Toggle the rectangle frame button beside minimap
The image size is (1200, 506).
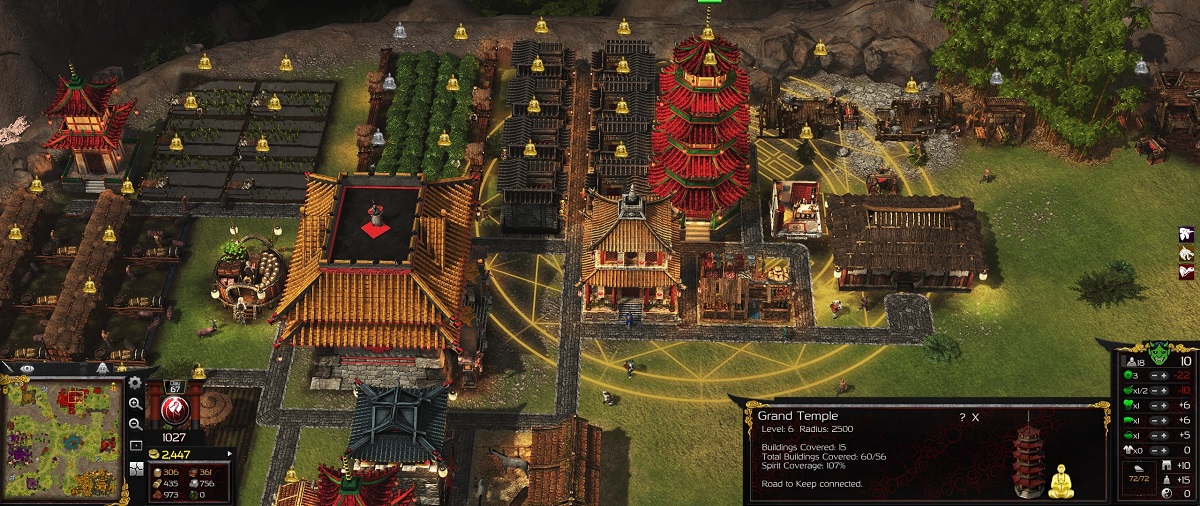136,444
